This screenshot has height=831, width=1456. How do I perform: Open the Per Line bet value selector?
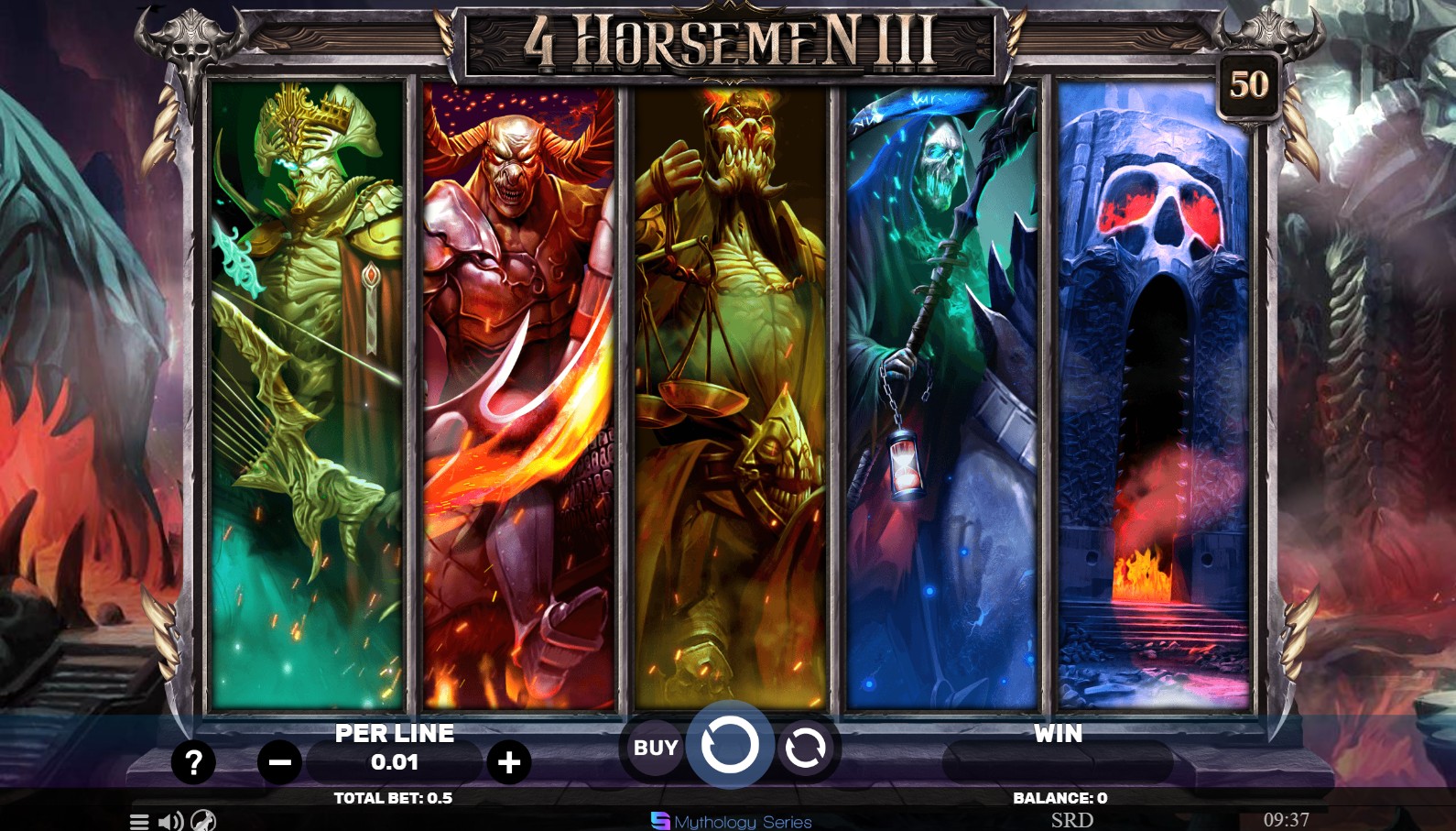tap(395, 761)
